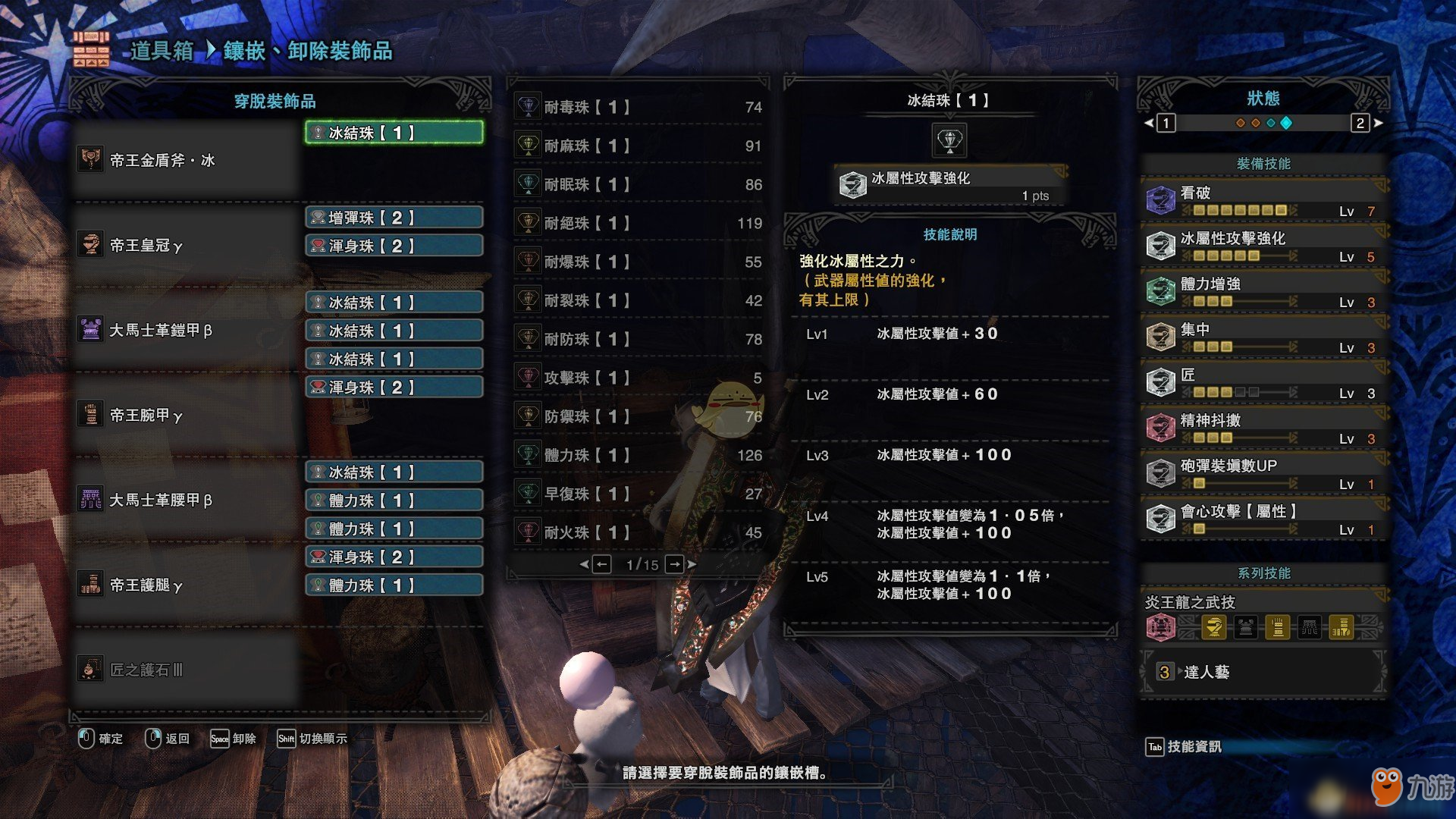Pick 耐毒珠【1】 from the decoration list
This screenshot has height=819, width=1456.
click(639, 107)
